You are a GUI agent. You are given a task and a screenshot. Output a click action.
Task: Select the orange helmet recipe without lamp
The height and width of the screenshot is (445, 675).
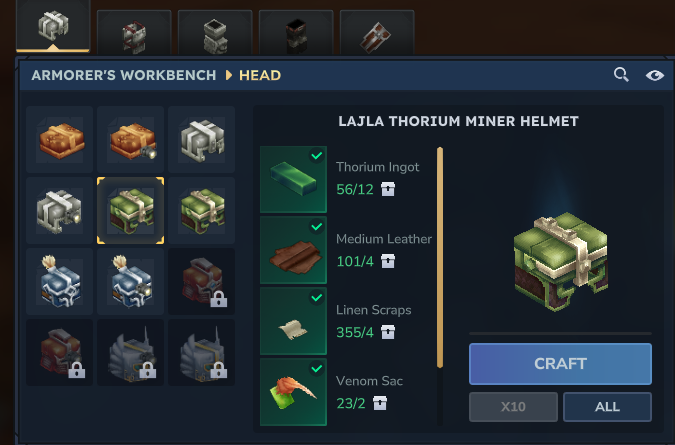click(60, 140)
